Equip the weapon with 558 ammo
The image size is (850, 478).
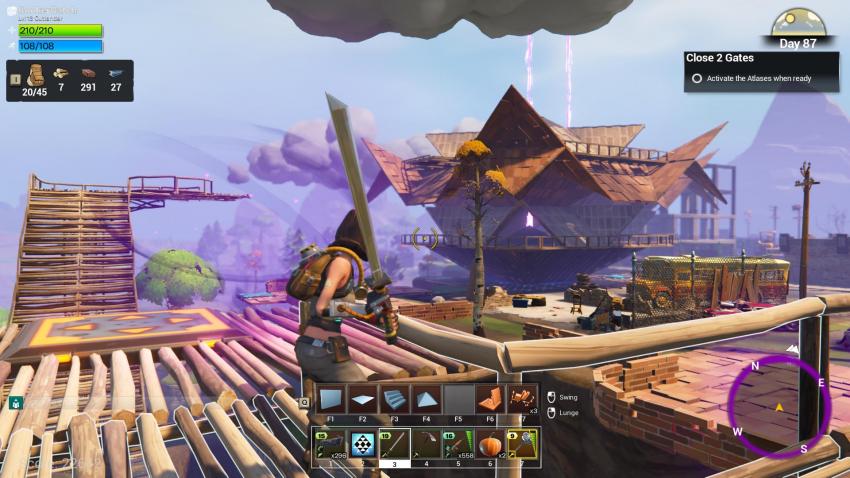pyautogui.click(x=458, y=443)
